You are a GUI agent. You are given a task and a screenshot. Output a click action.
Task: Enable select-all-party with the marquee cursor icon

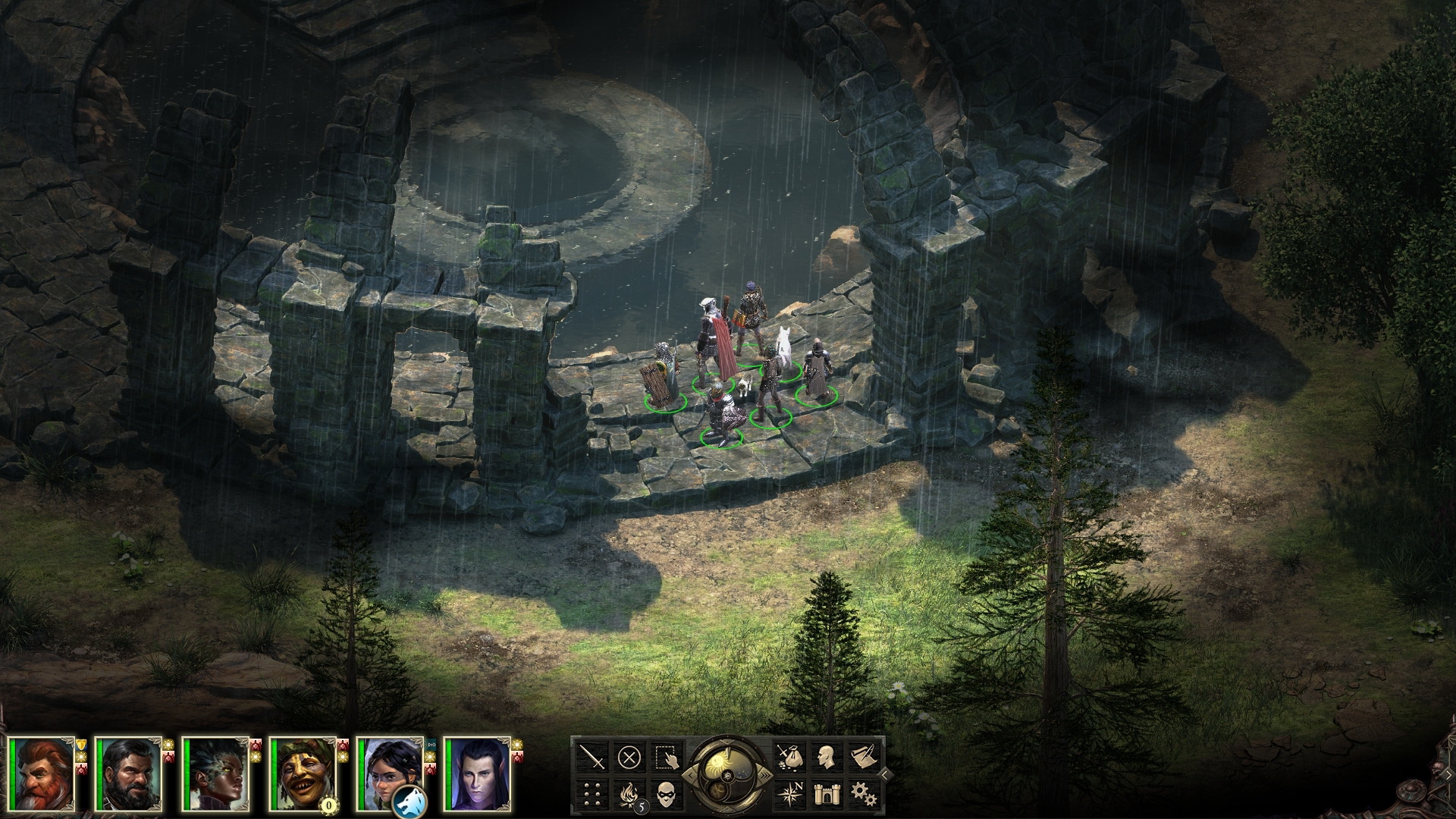coord(667,756)
